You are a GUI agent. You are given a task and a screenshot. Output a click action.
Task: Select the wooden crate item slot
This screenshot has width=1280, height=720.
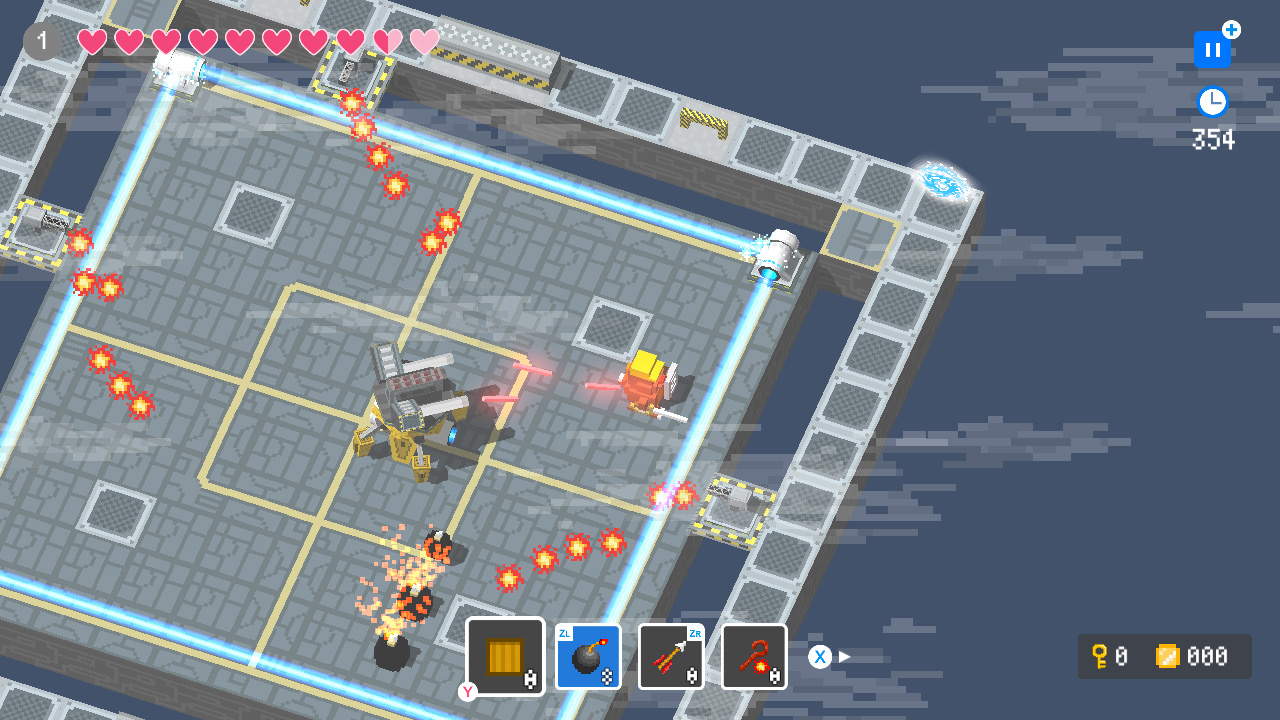tap(505, 655)
